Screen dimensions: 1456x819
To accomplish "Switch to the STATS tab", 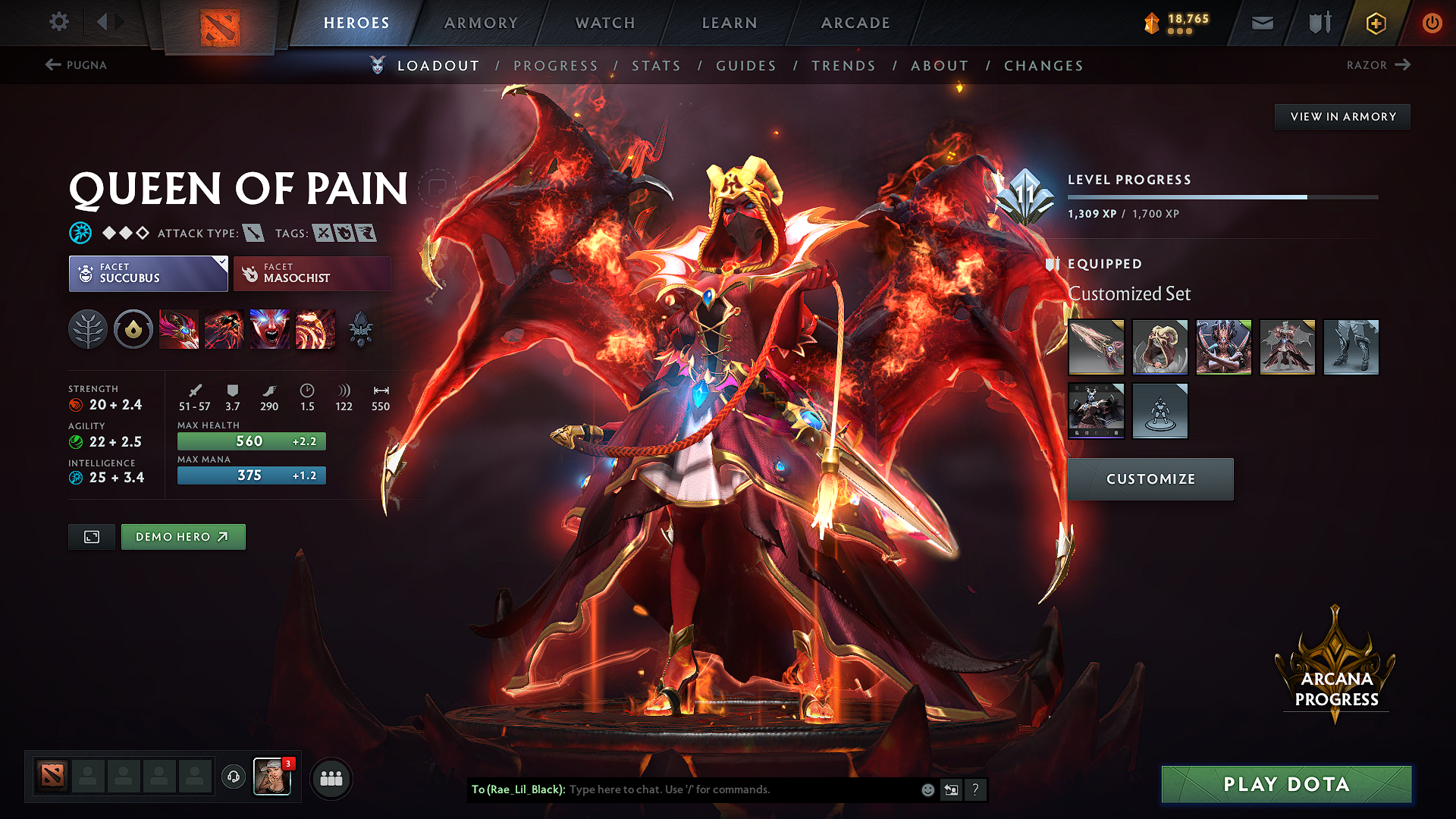I will click(x=657, y=66).
